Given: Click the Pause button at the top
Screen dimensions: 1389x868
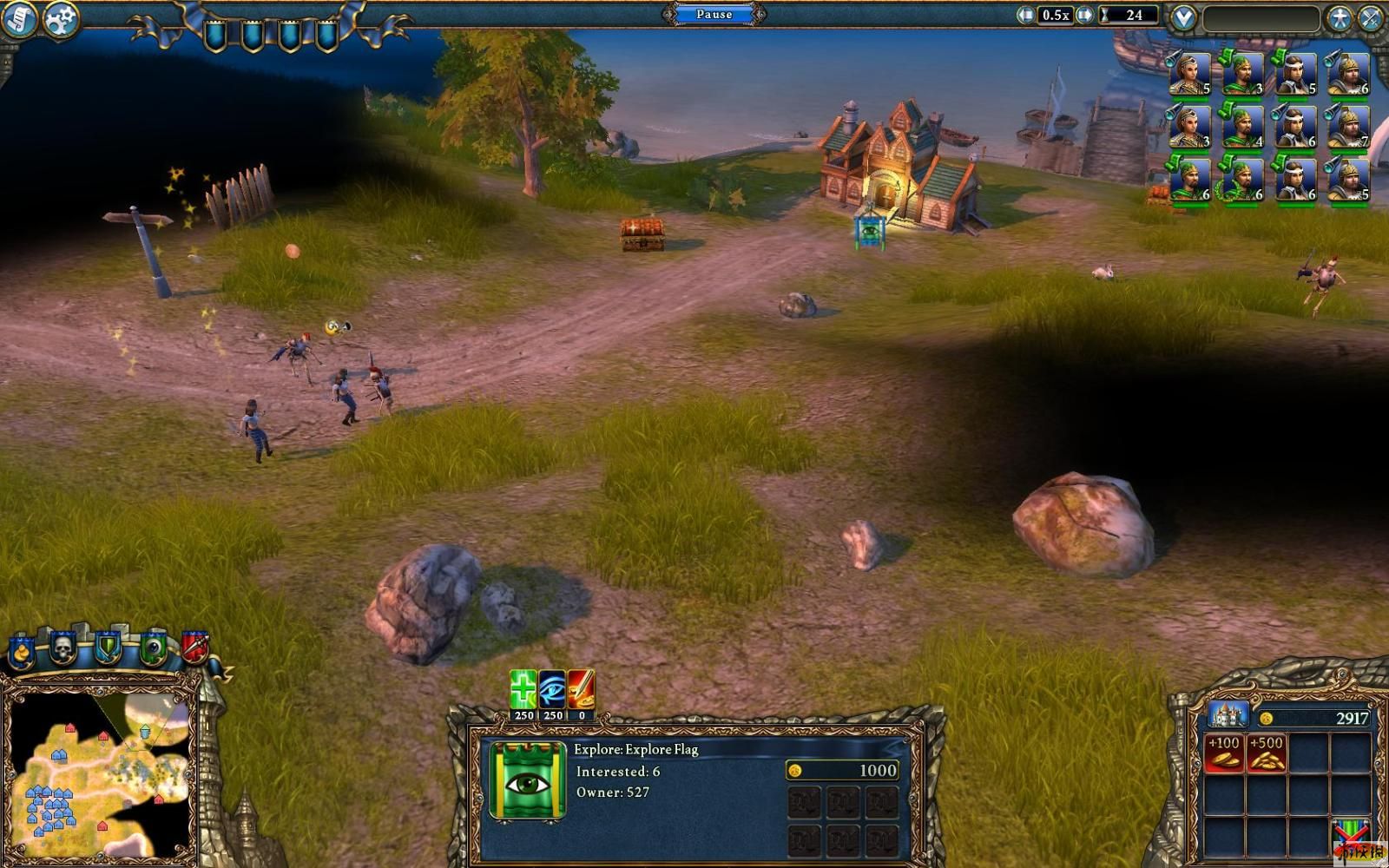Looking at the screenshot, I should coord(714,14).
